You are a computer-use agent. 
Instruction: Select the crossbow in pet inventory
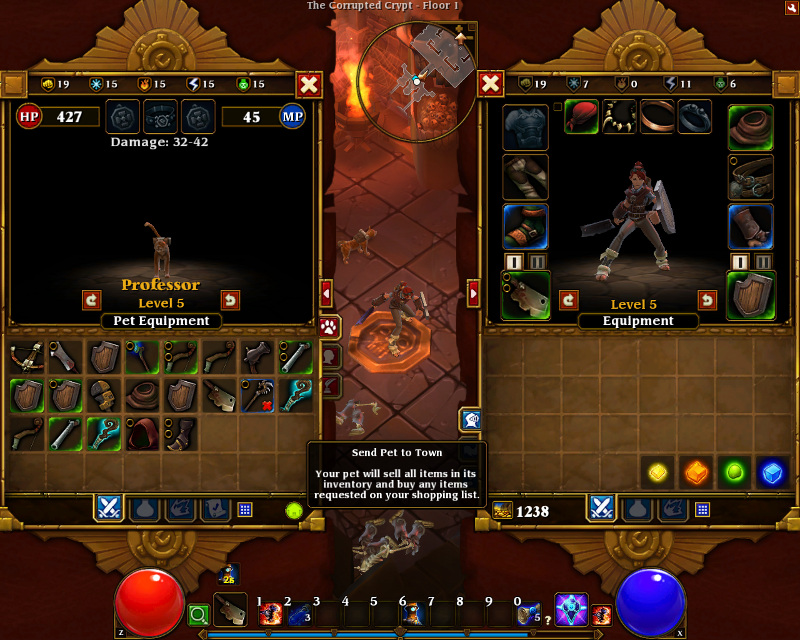[x=26, y=357]
